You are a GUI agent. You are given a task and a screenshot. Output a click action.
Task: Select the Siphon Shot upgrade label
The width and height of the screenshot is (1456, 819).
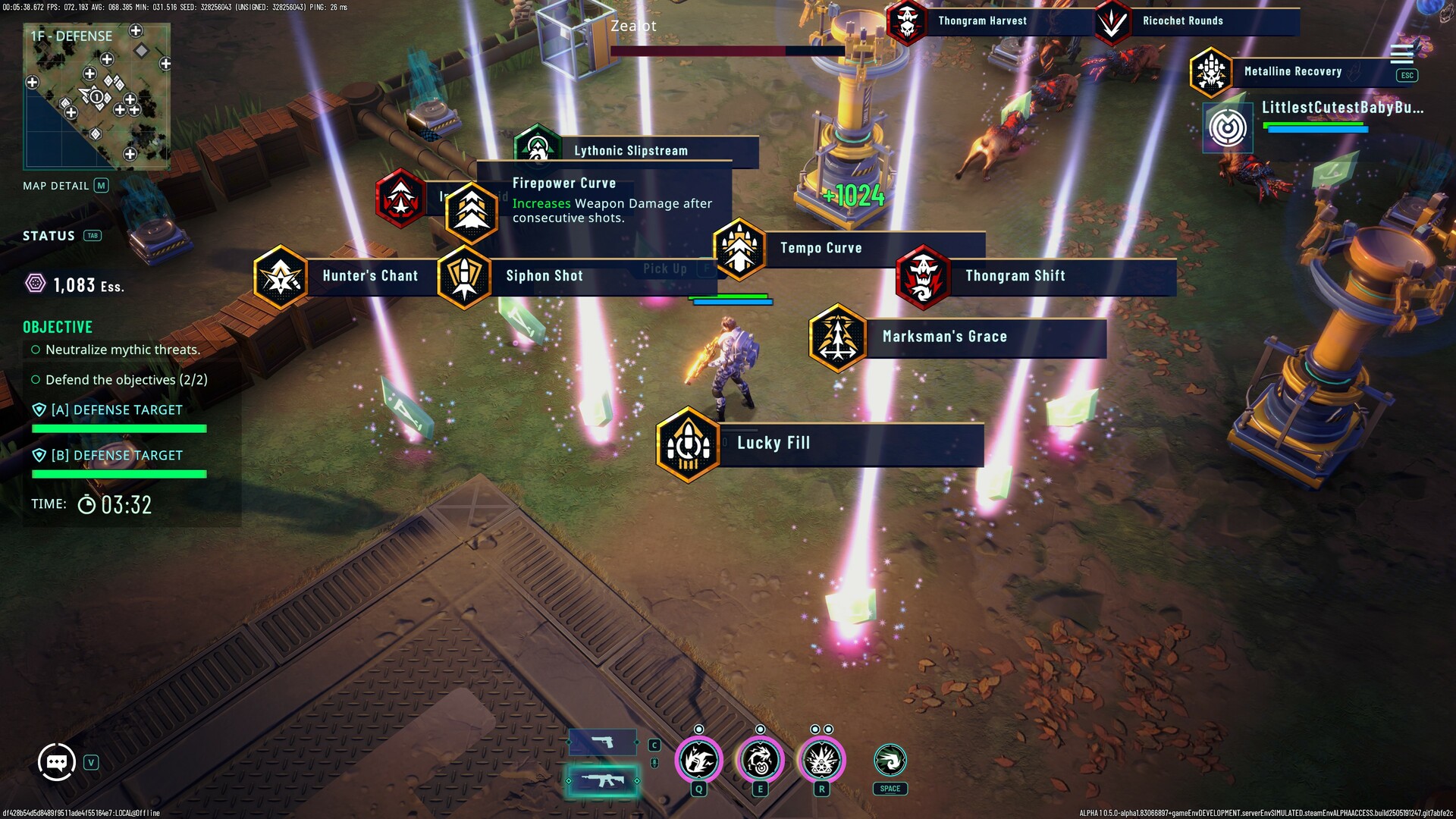tap(544, 276)
